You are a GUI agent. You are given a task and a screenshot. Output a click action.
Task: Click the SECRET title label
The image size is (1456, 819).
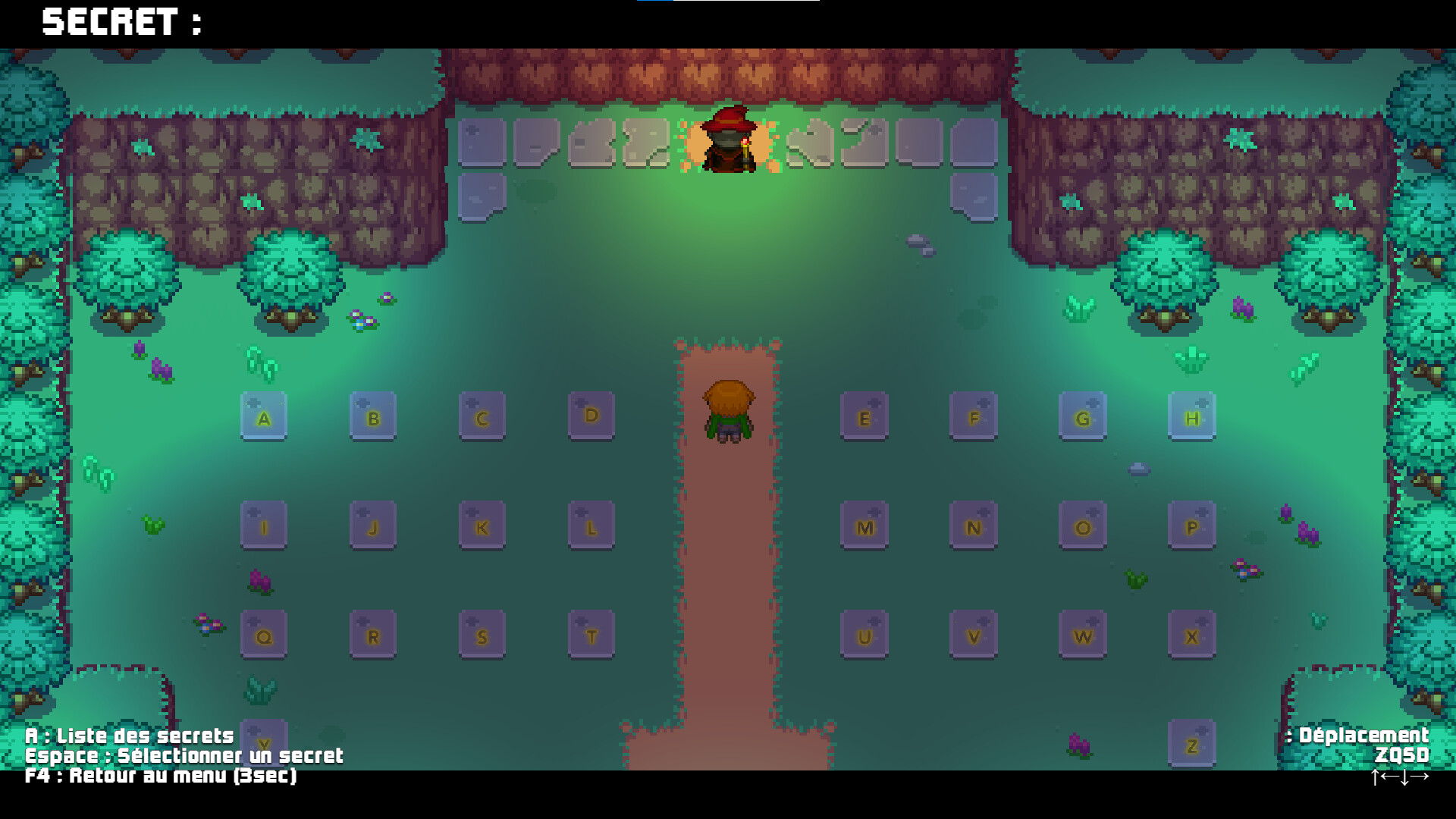(x=121, y=23)
